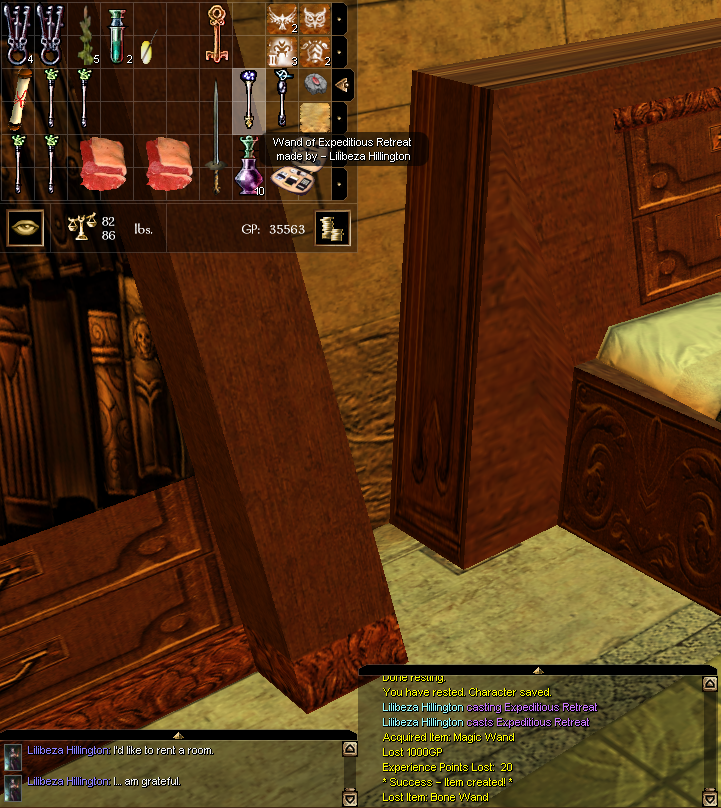Image resolution: width=721 pixels, height=808 pixels.
Task: Click the chat window's up arrow
Action: [349, 748]
